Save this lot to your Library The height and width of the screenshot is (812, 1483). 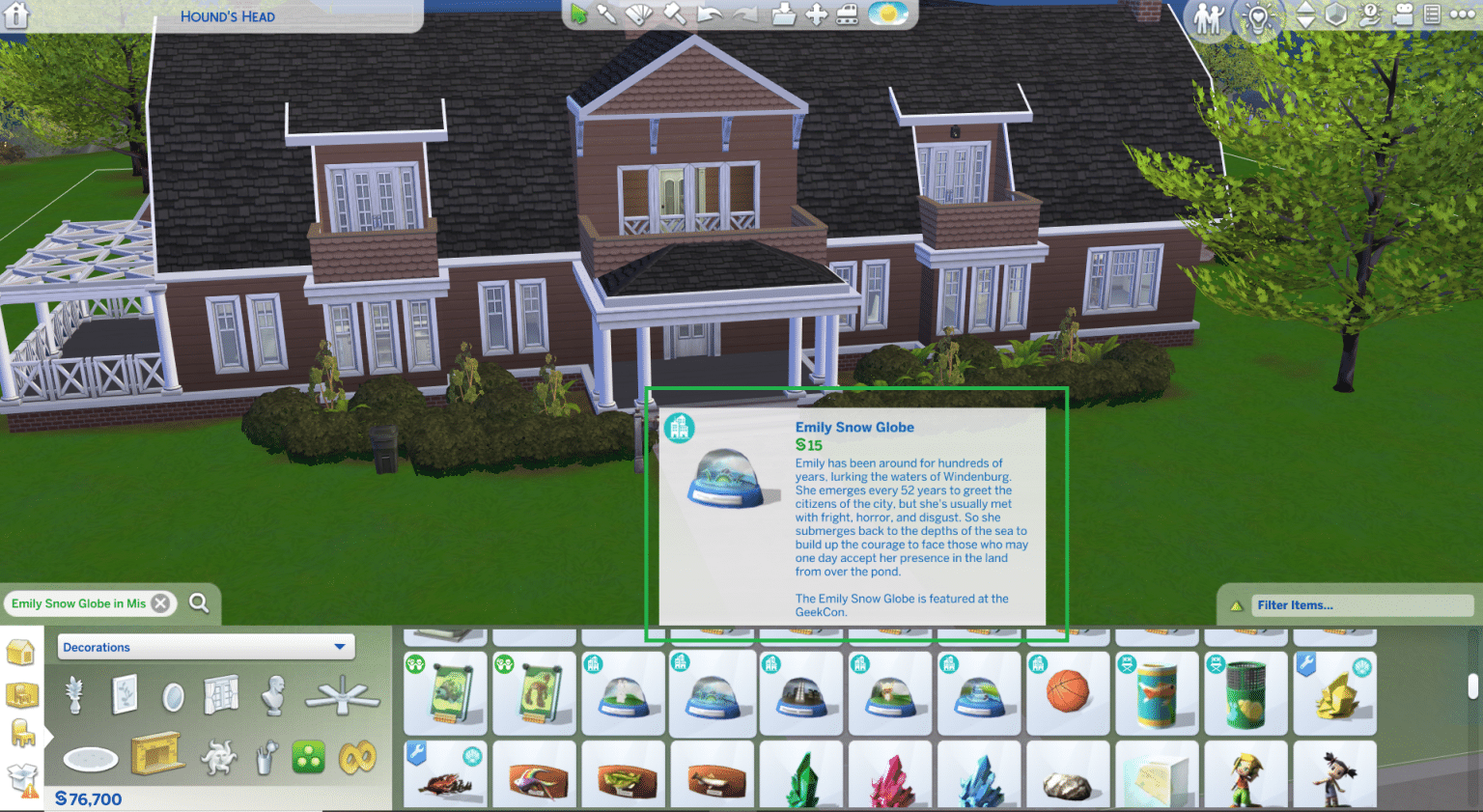click(786, 14)
